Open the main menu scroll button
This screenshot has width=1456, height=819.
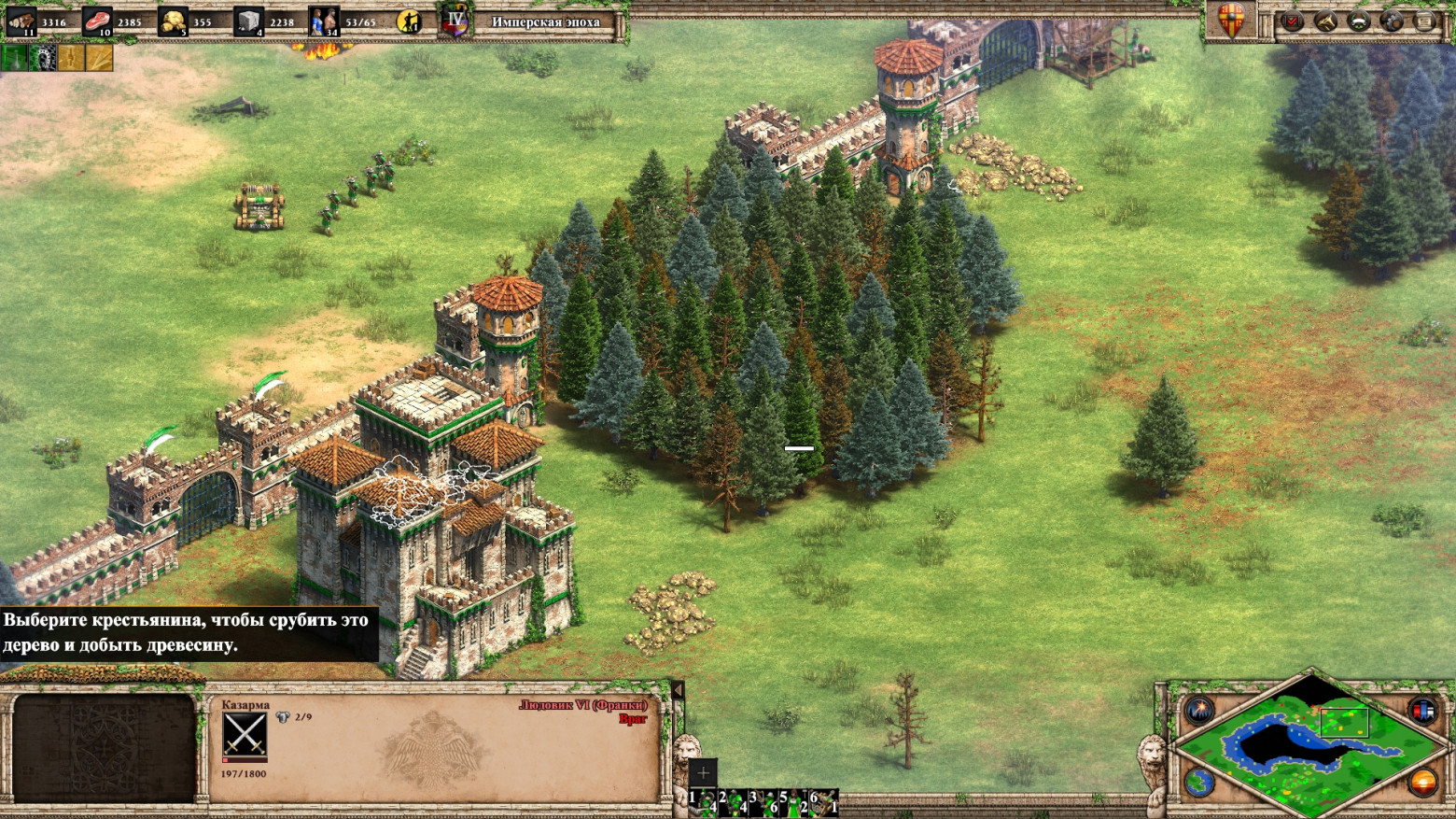point(1424,21)
